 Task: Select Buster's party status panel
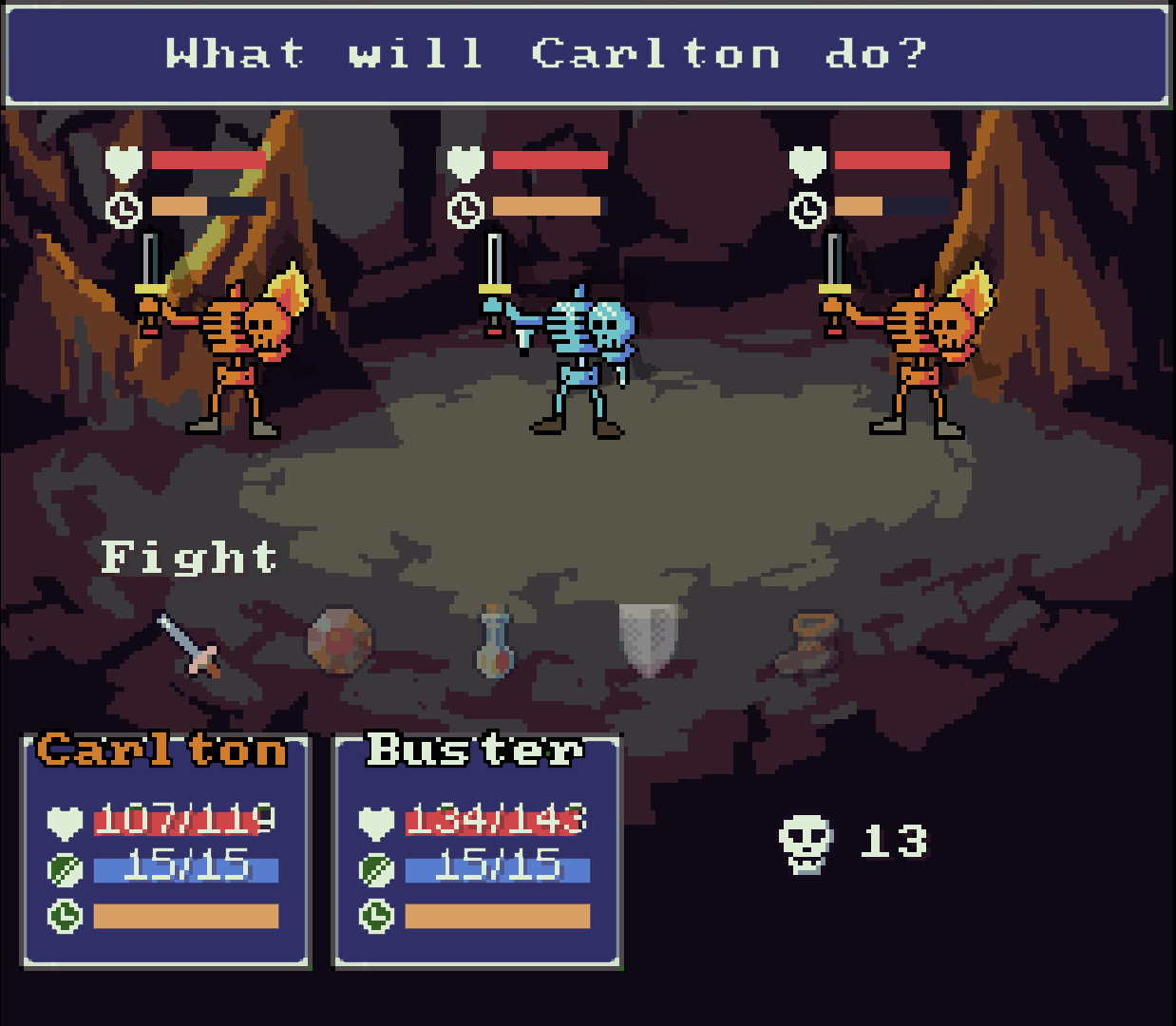point(478,850)
